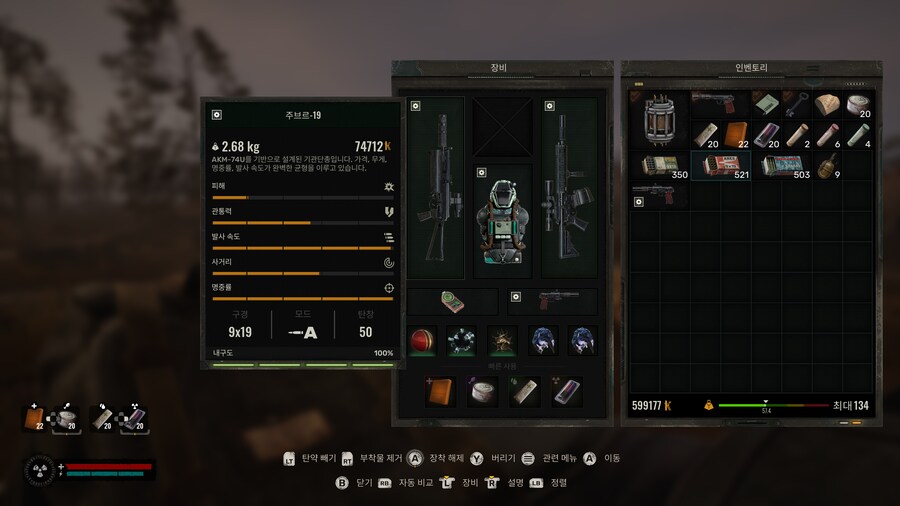Select the green ammo box with 350 rounds

pos(659,166)
